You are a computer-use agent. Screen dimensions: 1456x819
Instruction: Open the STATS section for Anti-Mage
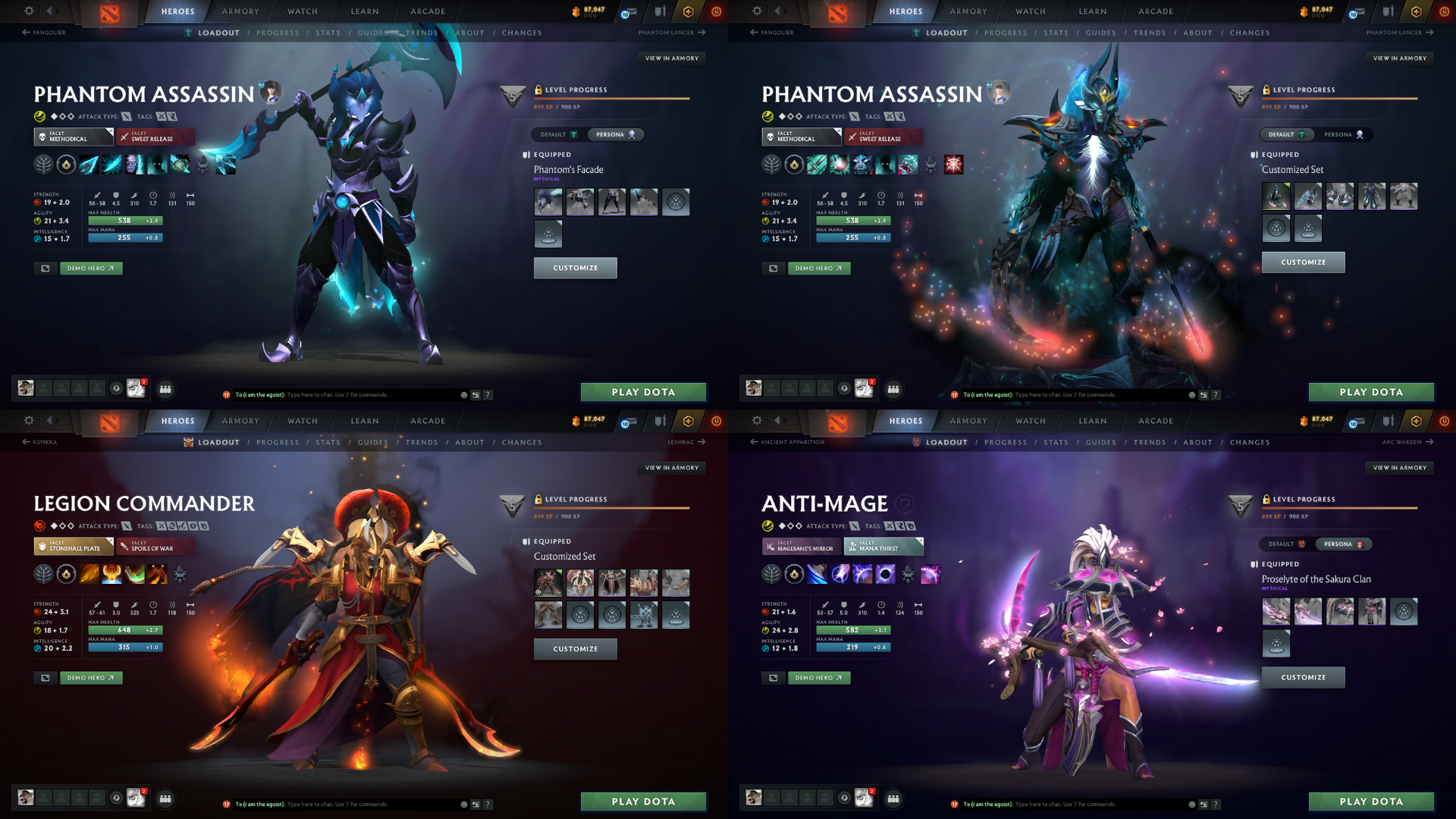[1056, 442]
